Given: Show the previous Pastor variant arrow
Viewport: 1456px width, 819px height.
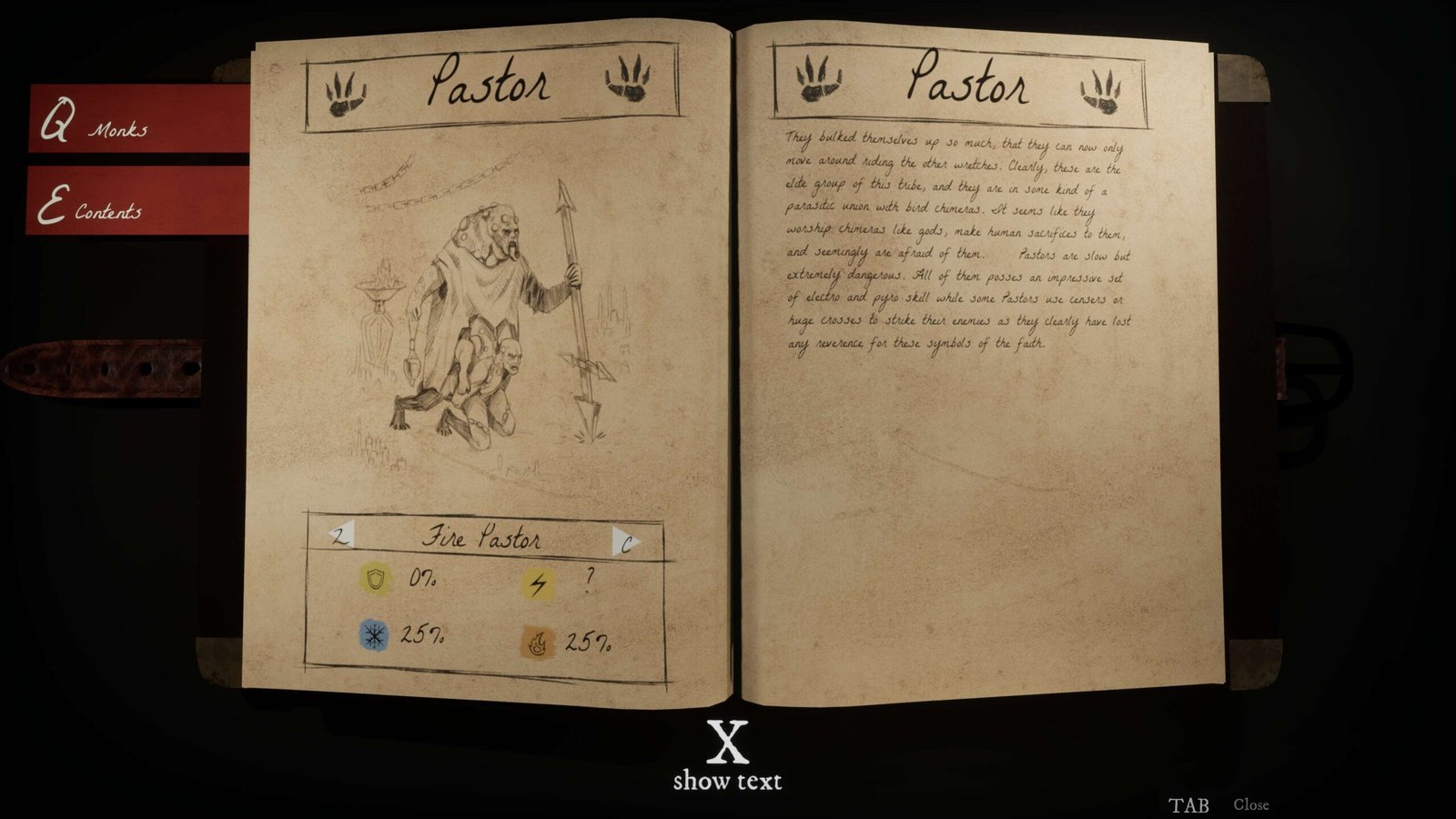Looking at the screenshot, I should coord(342,536).
